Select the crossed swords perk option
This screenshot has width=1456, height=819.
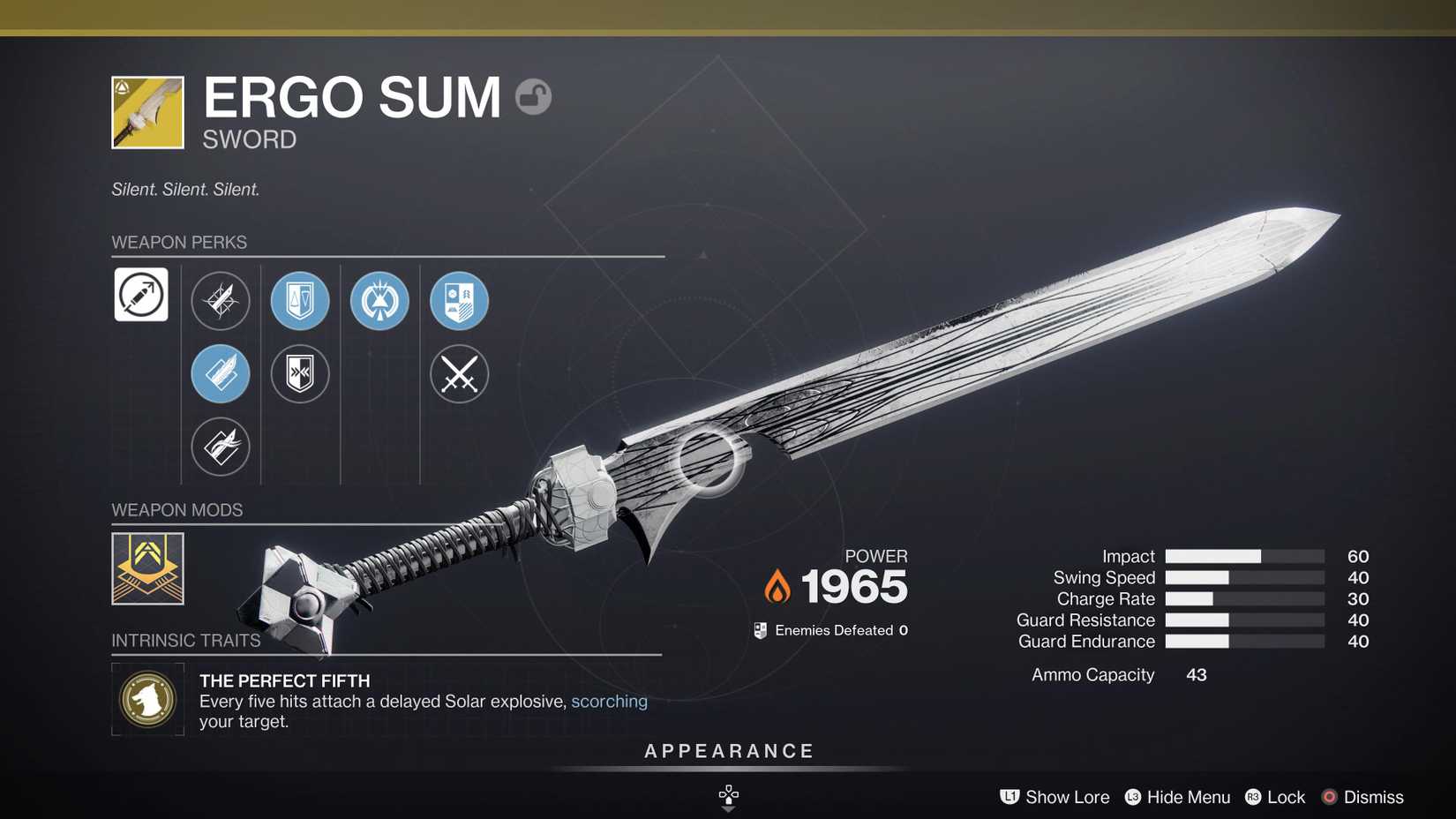[x=459, y=374]
